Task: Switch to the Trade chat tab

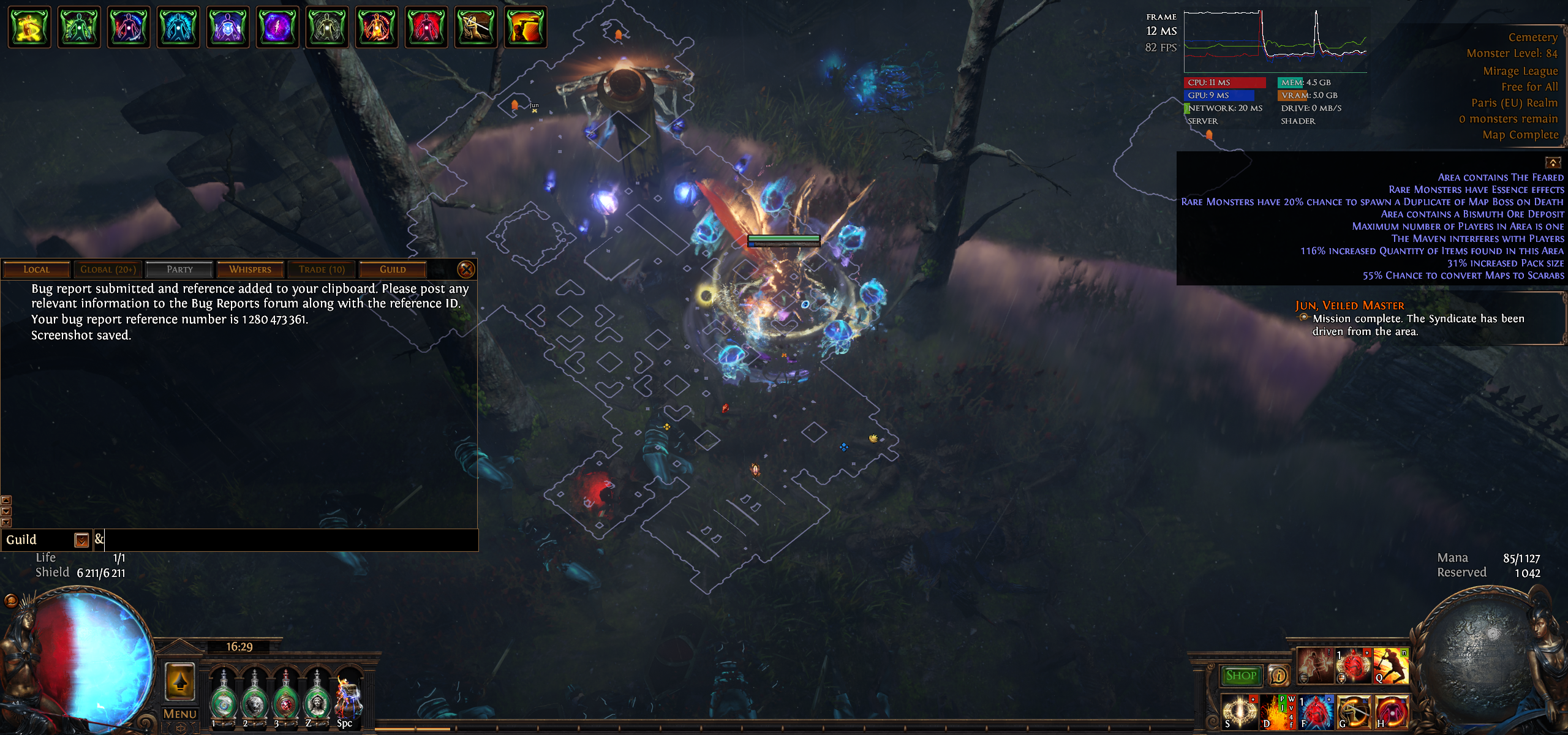Action: pos(322,269)
